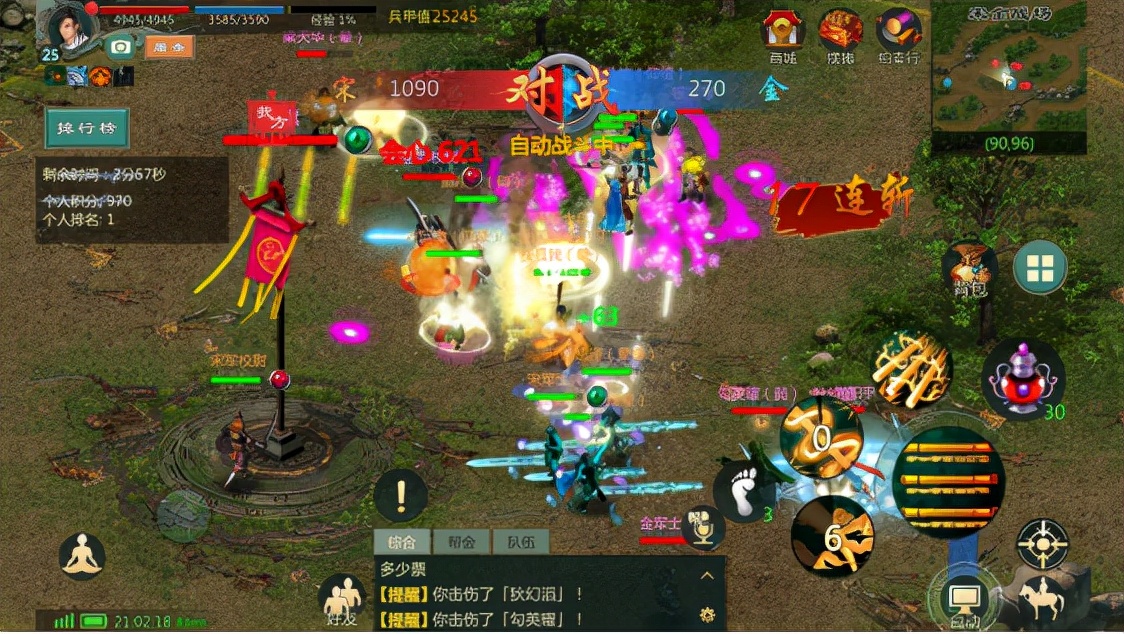Start meditation with the seated-figure icon
The height and width of the screenshot is (634, 1124).
83,557
